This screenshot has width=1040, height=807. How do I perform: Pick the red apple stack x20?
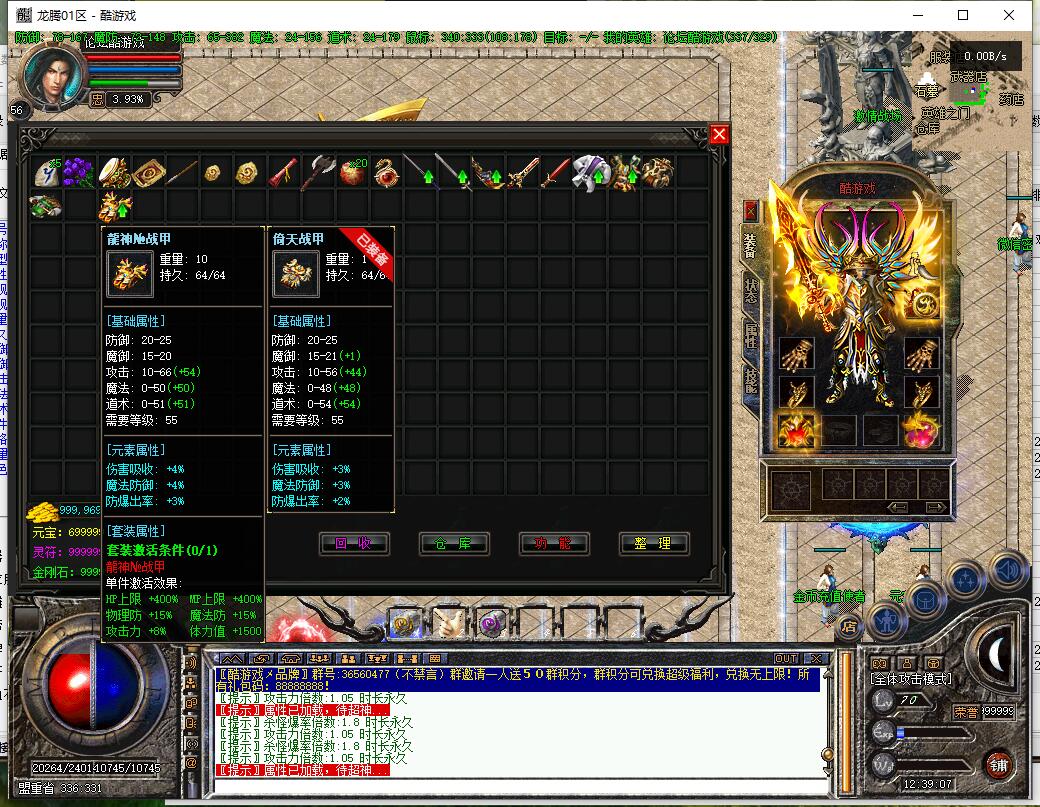352,173
